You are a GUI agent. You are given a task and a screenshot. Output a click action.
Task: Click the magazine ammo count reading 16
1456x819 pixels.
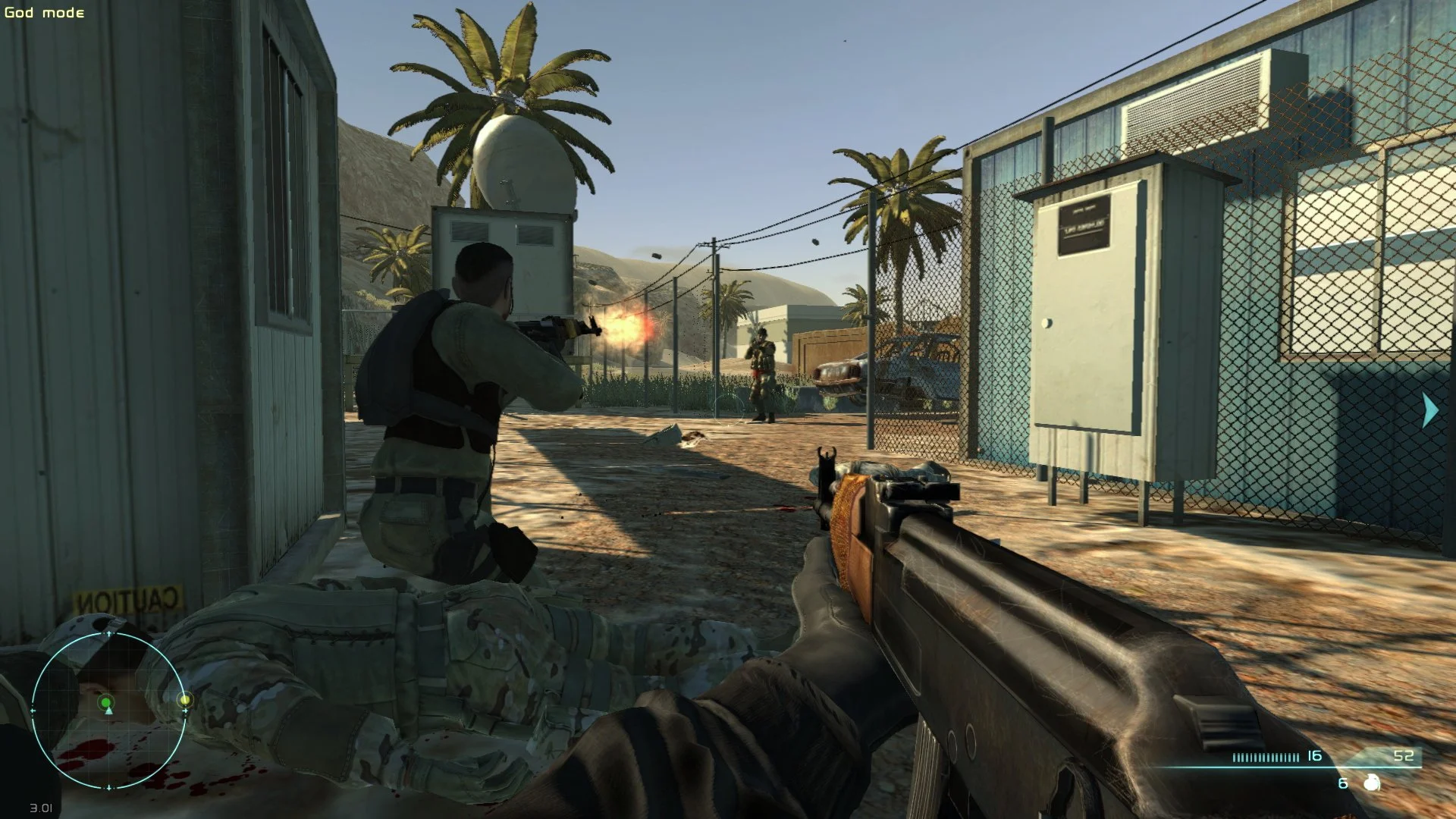pyautogui.click(x=1313, y=756)
